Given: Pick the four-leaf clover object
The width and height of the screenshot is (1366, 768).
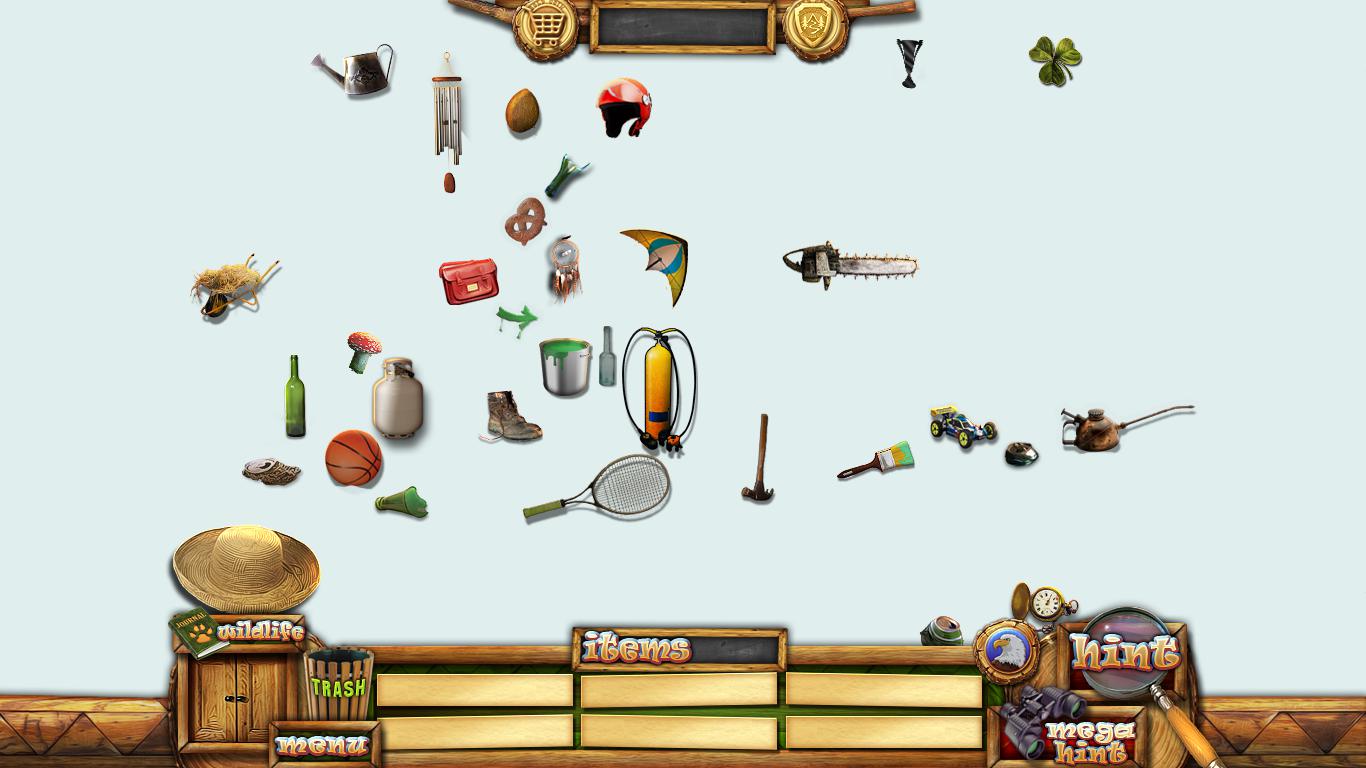Looking at the screenshot, I should pos(1055,60).
